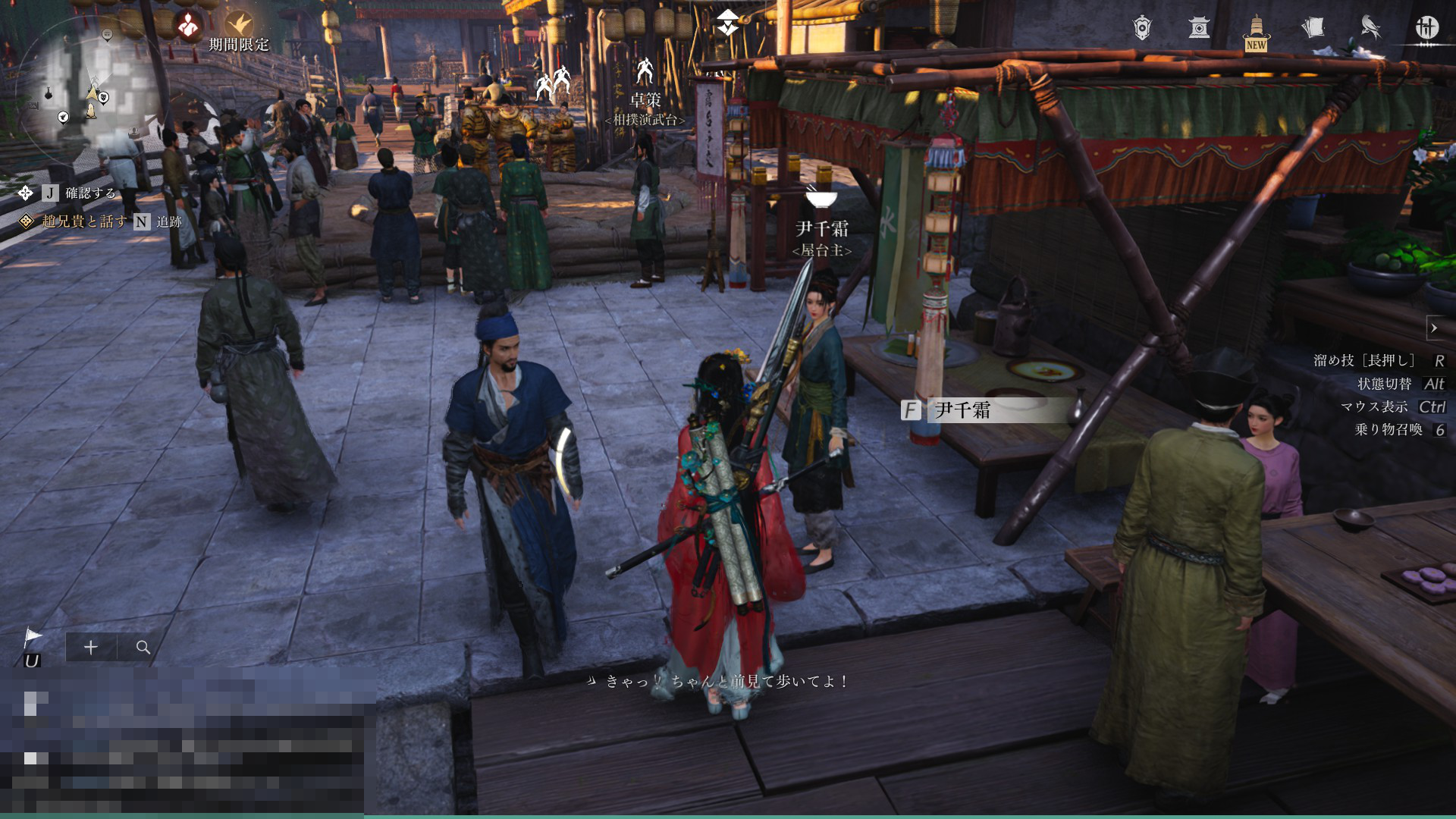Select the 趙兄貴と話す quest tracker entry

pyautogui.click(x=84, y=221)
